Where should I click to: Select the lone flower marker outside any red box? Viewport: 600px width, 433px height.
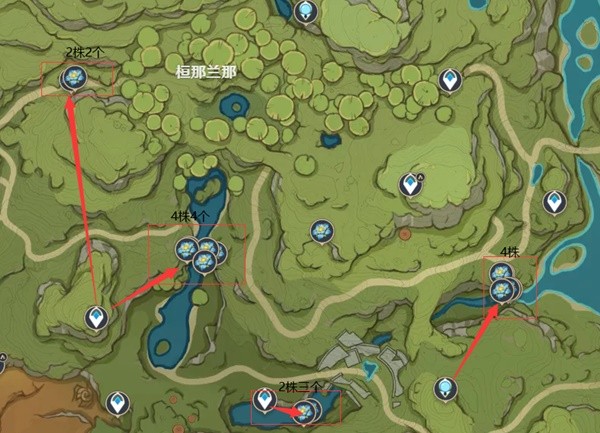pos(321,231)
